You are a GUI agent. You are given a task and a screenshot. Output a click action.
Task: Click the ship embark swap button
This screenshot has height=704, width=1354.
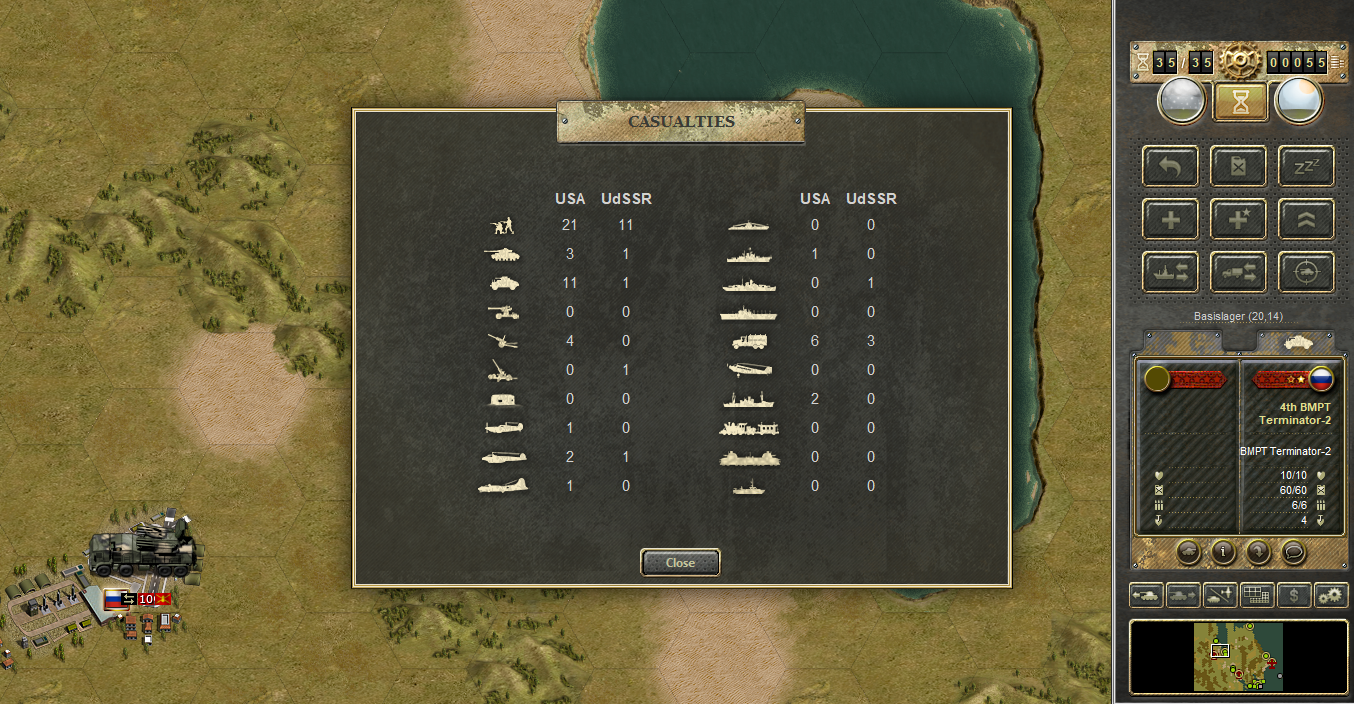coord(1170,271)
